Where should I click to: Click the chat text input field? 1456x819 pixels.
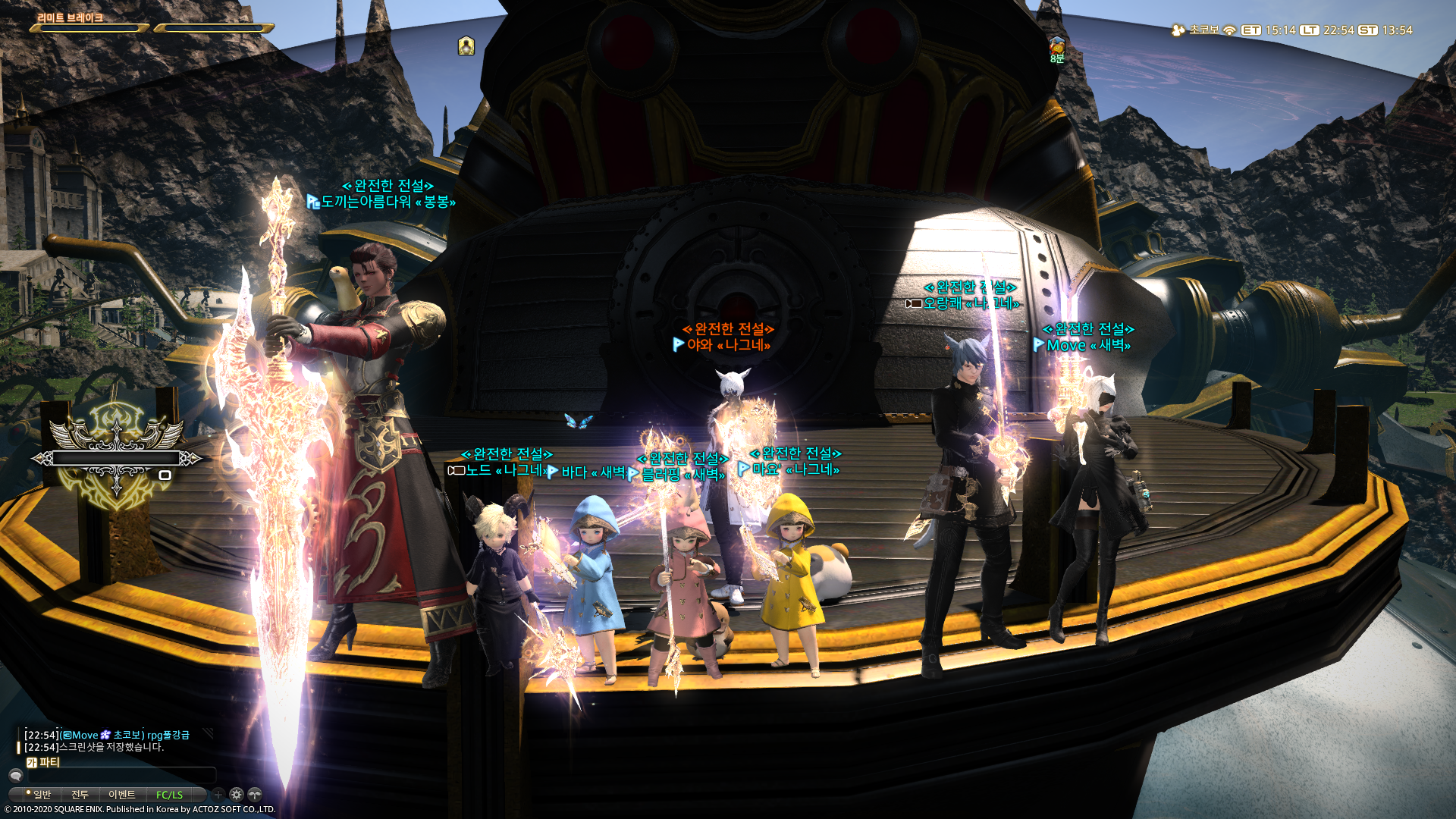pyautogui.click(x=121, y=776)
